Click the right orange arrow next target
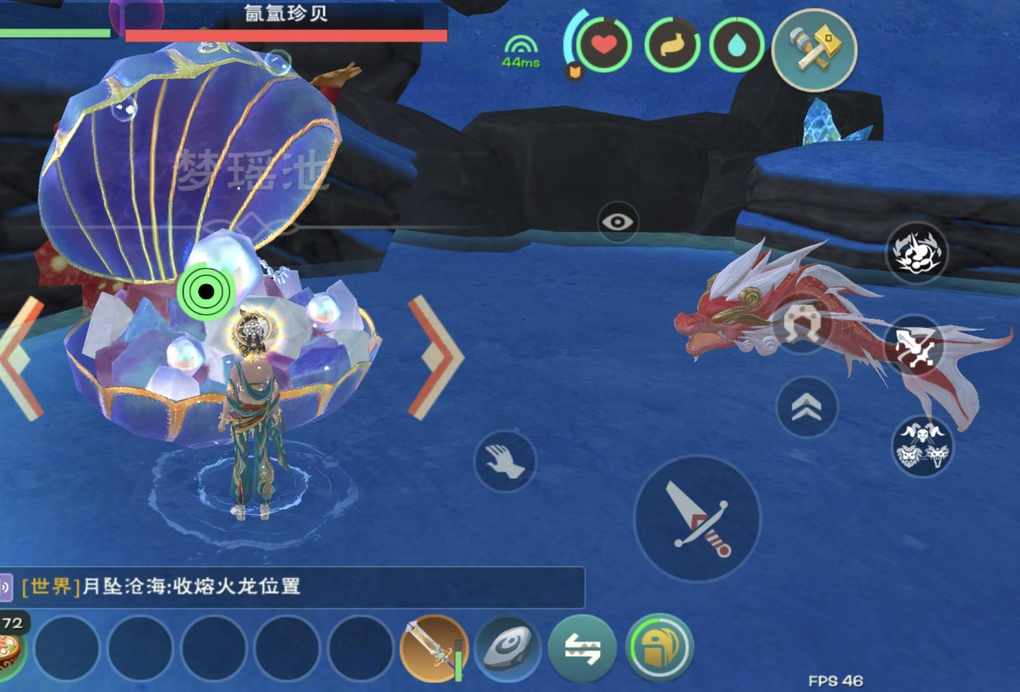The image size is (1020, 692). coord(435,357)
